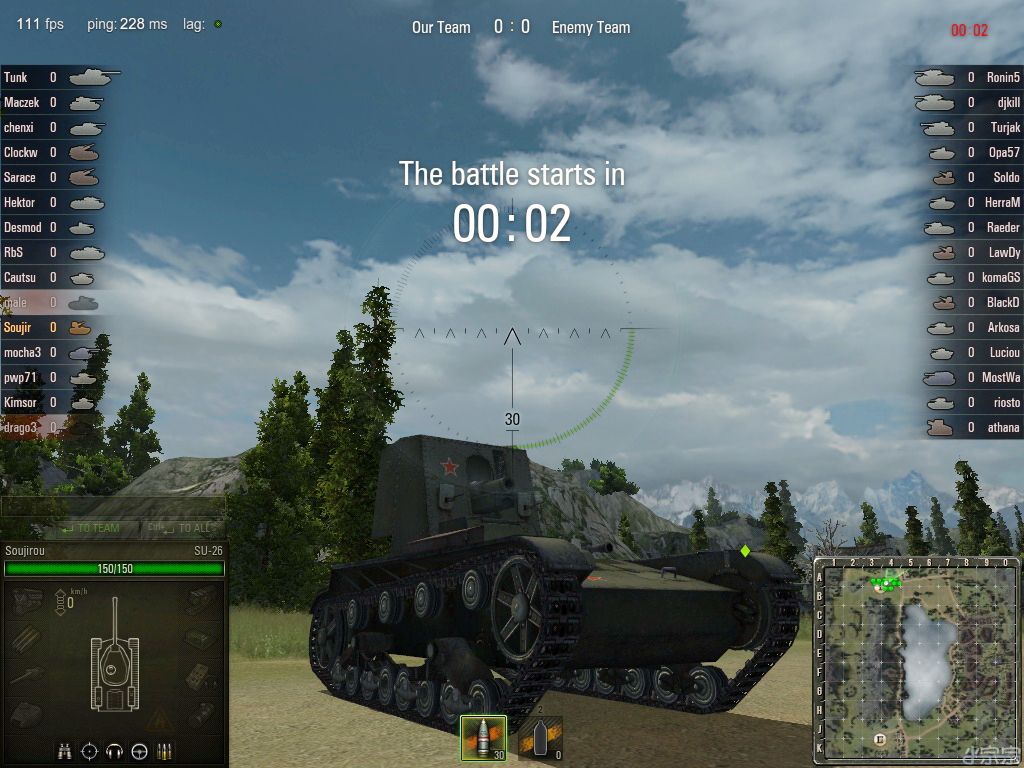Select ally Kimsor in our team list
The width and height of the screenshot is (1024, 768).
(55, 402)
